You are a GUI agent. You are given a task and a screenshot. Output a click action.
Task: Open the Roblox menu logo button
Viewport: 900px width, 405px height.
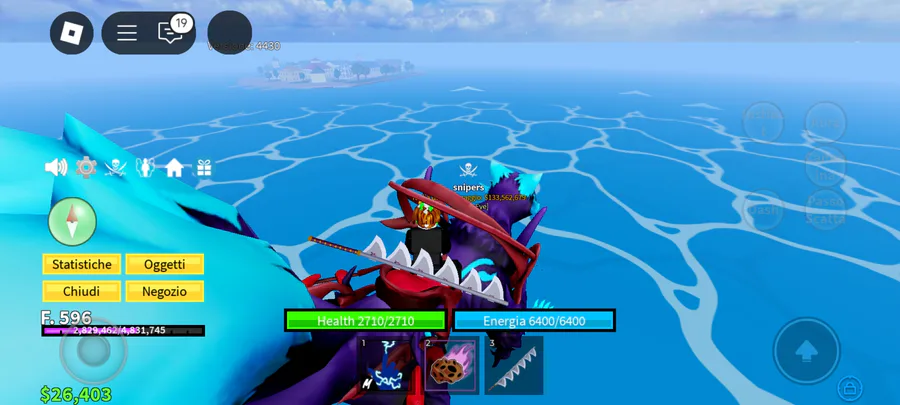(72, 33)
